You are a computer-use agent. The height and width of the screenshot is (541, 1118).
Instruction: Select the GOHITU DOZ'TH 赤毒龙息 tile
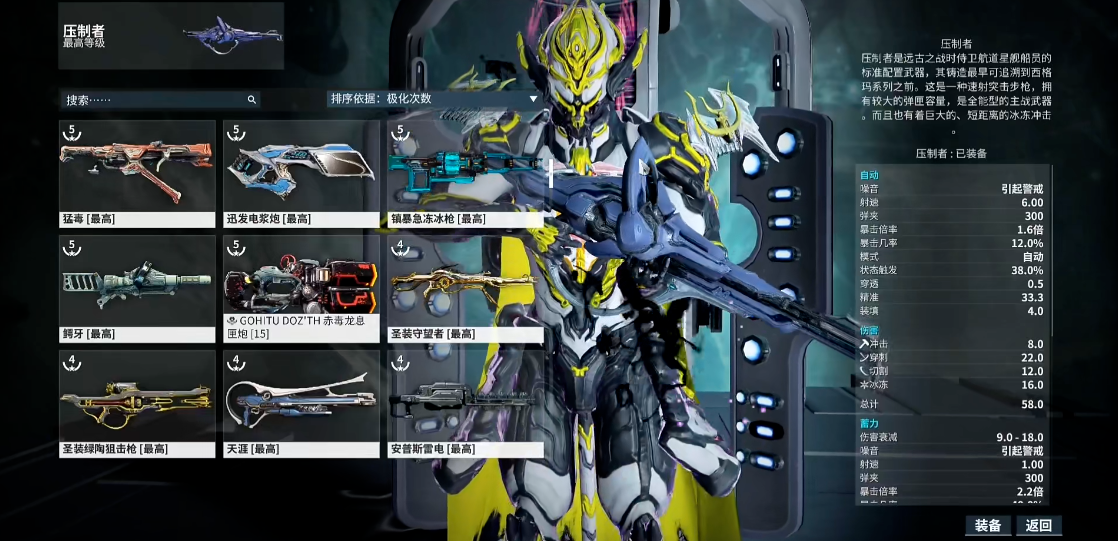tap(301, 287)
